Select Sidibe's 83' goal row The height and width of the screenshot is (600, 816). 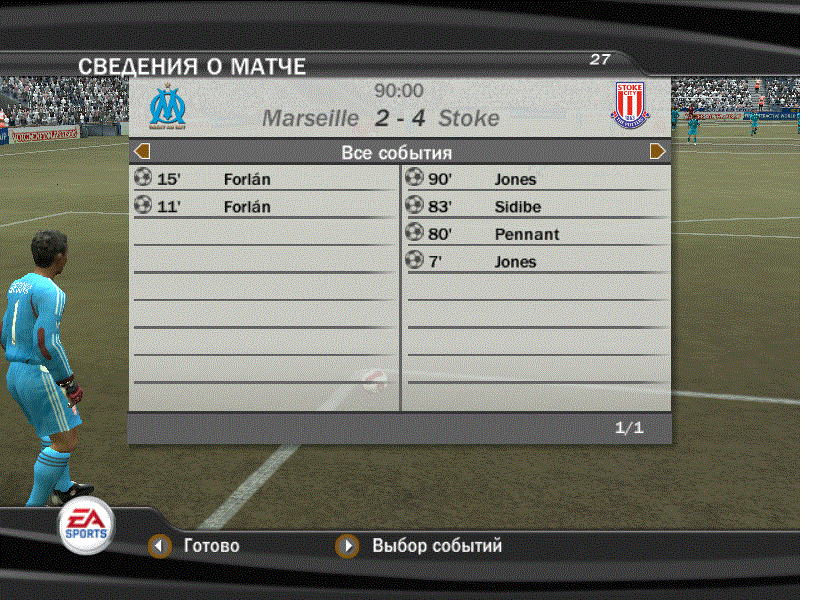(x=536, y=207)
